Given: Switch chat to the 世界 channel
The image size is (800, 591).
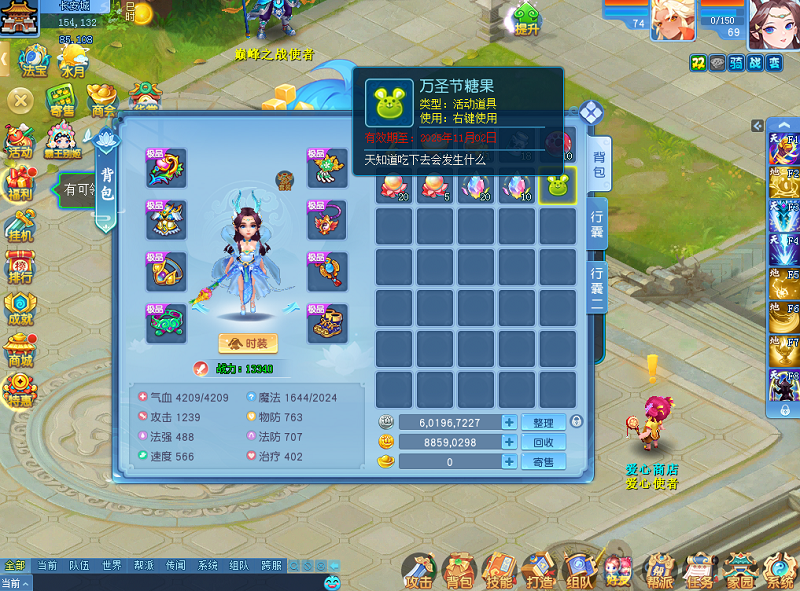Looking at the screenshot, I should pos(110,566).
